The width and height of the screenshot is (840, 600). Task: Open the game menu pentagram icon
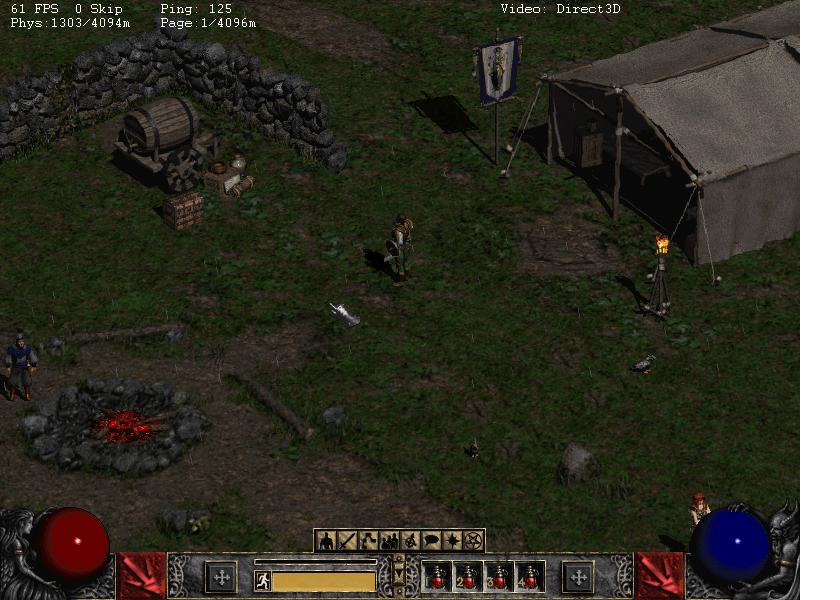coord(473,541)
